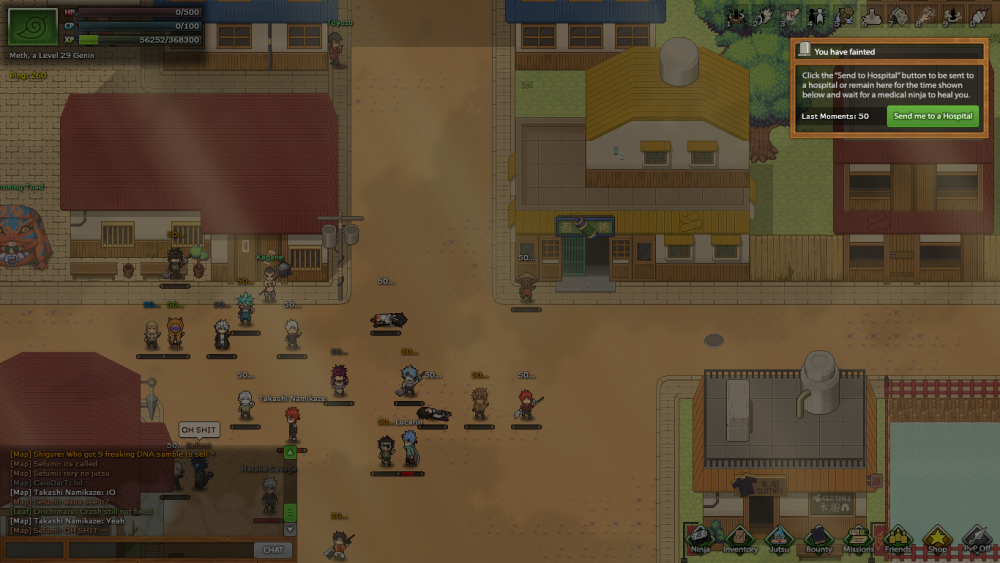Select the small chat channel field
Viewport: 1000px width, 563px height.
tap(35, 550)
